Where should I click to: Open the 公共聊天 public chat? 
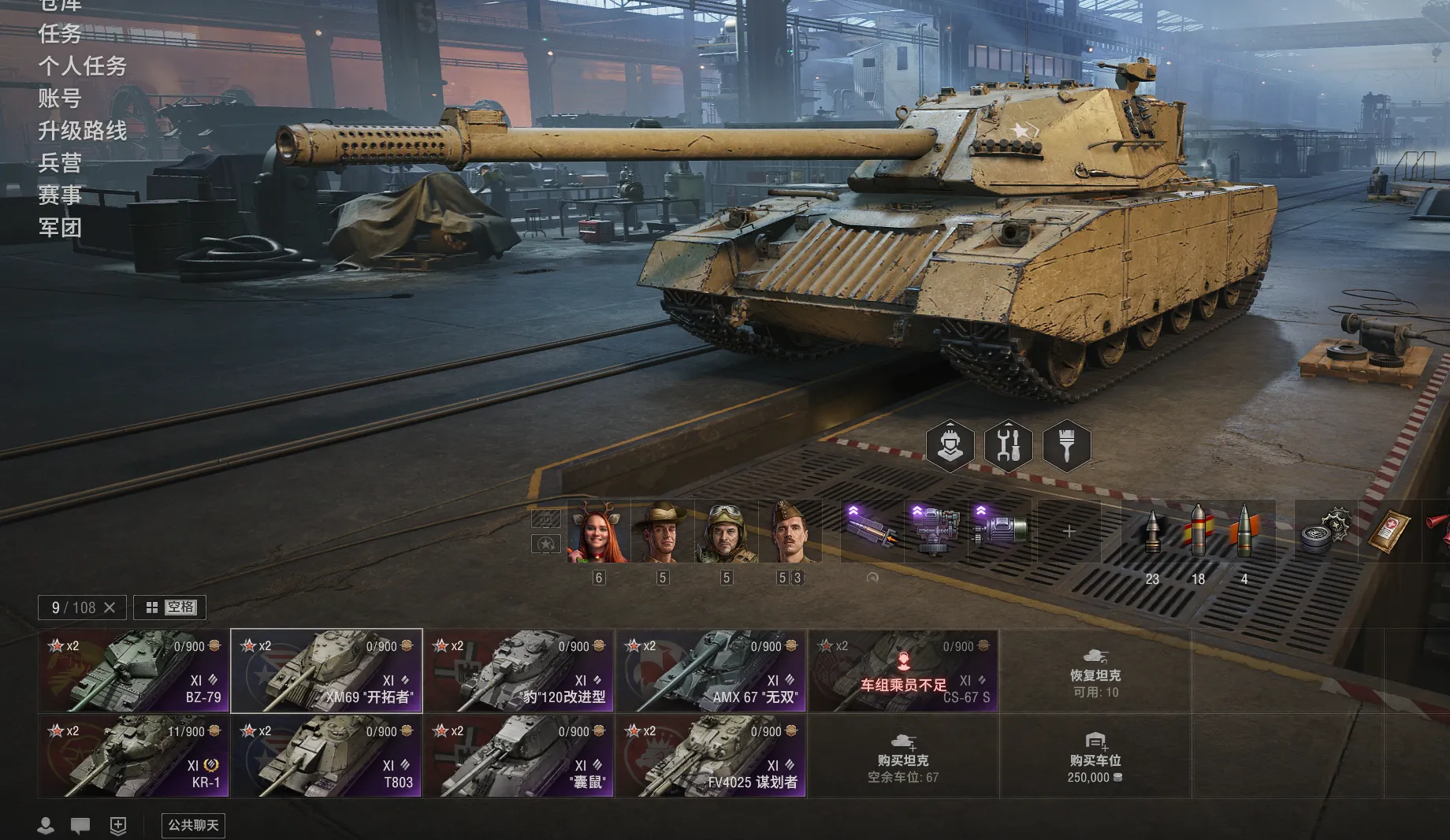[x=193, y=825]
